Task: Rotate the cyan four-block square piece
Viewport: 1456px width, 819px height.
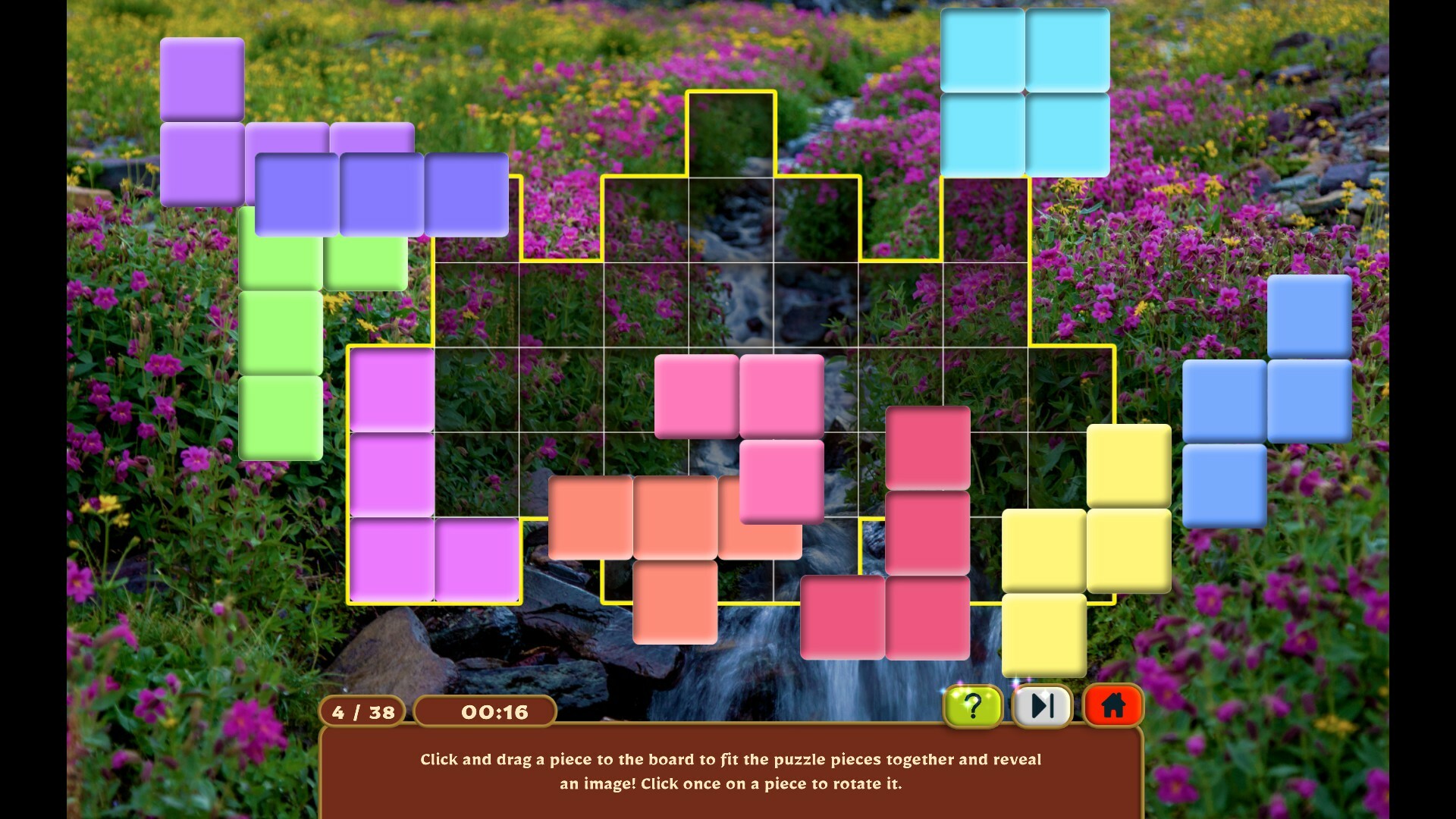Action: pyautogui.click(x=1024, y=91)
